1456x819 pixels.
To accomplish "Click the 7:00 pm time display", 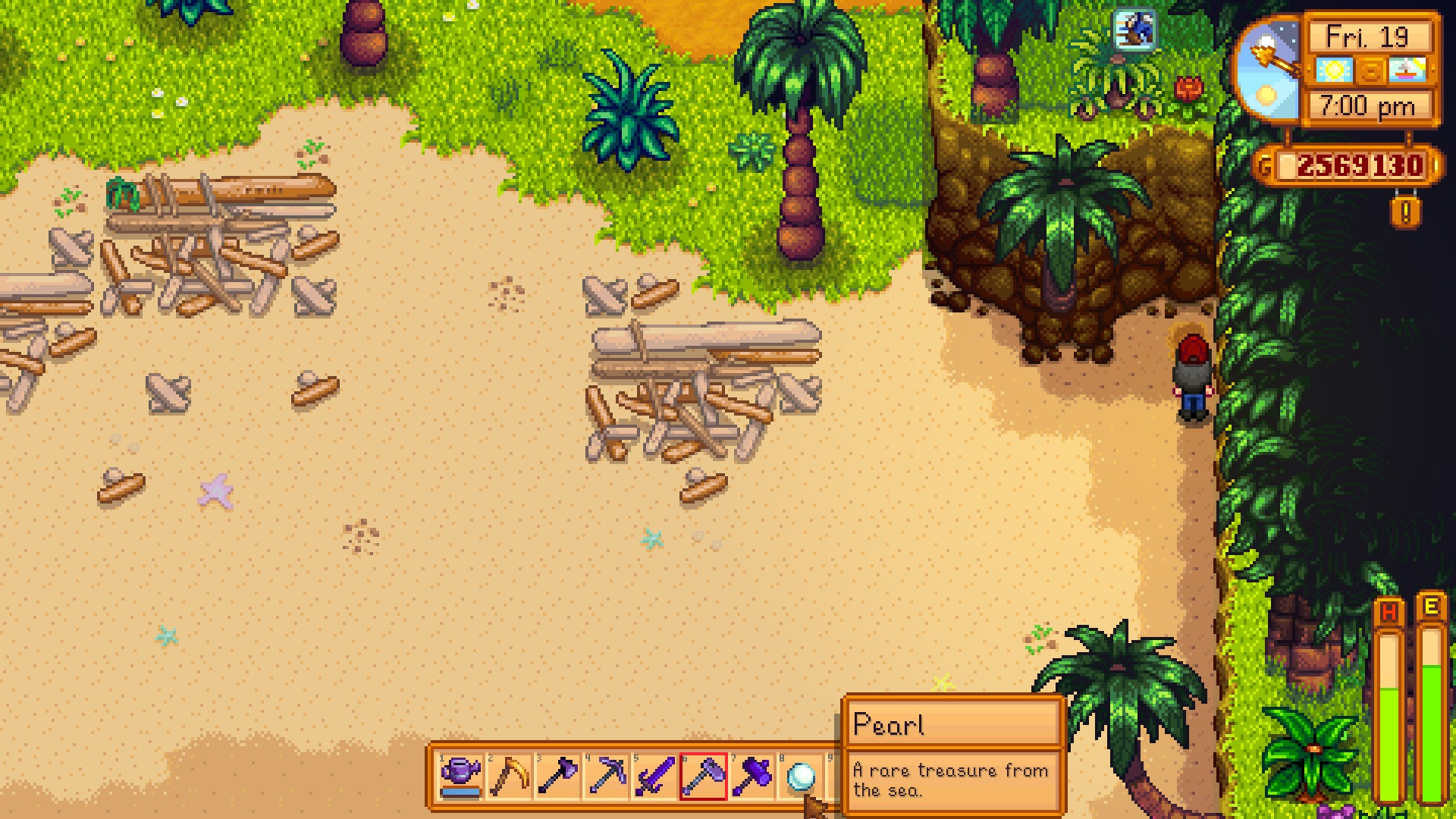I will click(x=1369, y=106).
